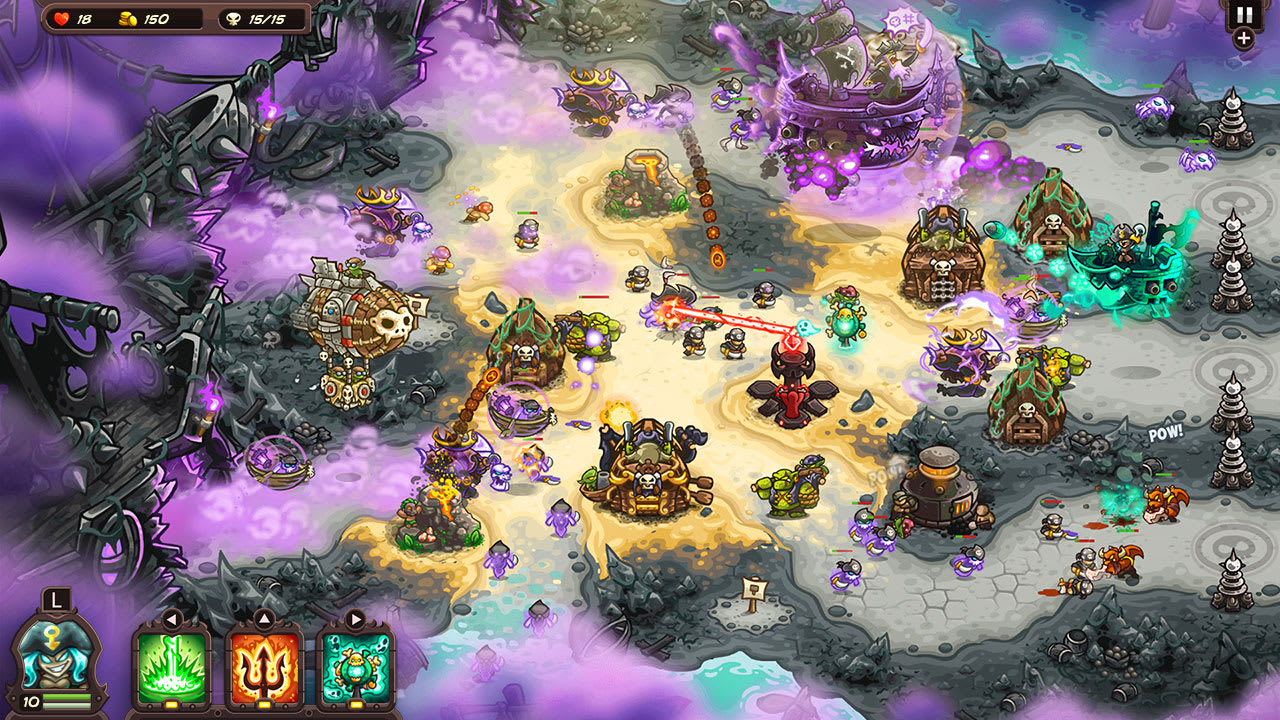Click the red heart lives icon
The image size is (1280, 720).
(60, 16)
